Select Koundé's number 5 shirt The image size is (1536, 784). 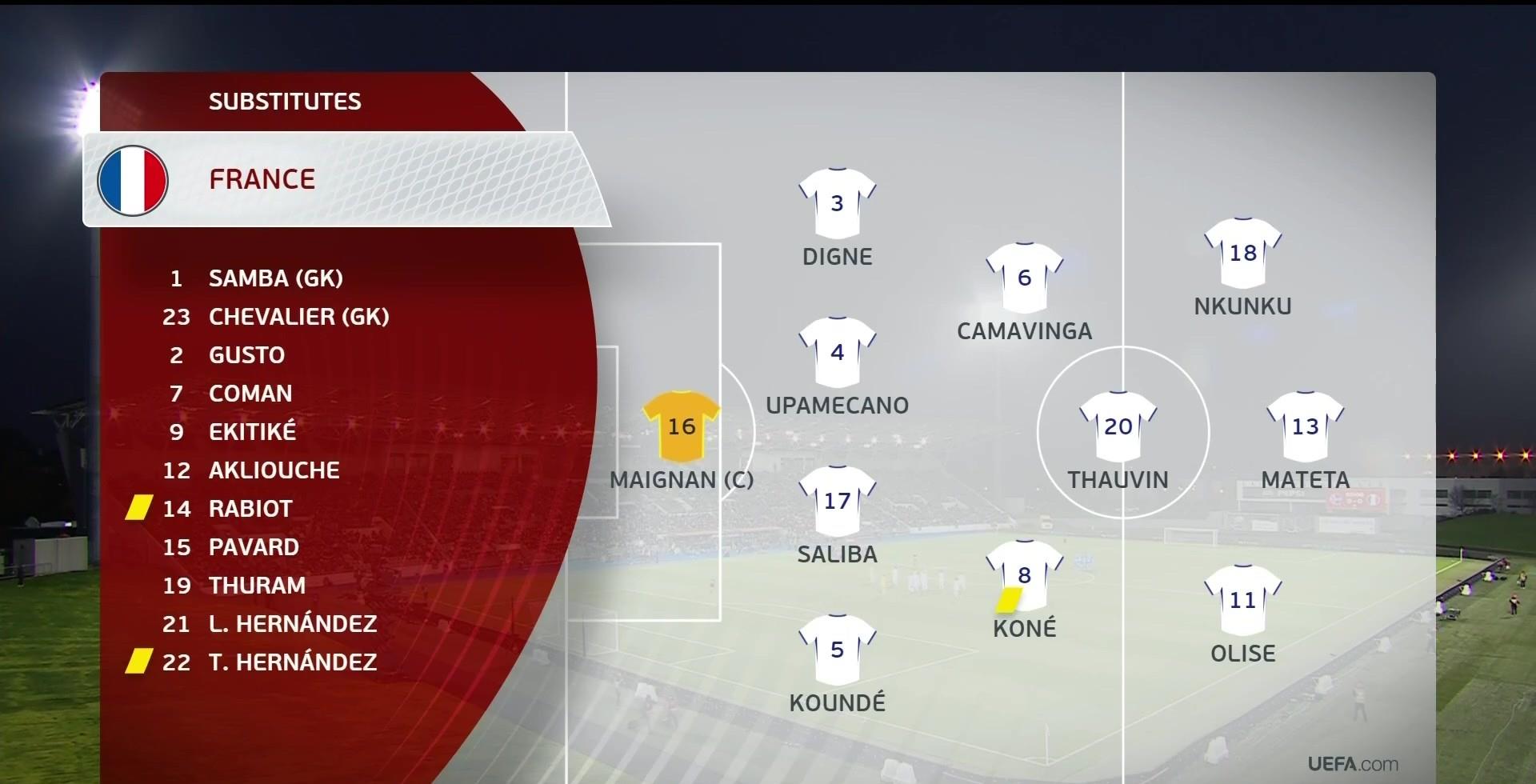(x=837, y=650)
